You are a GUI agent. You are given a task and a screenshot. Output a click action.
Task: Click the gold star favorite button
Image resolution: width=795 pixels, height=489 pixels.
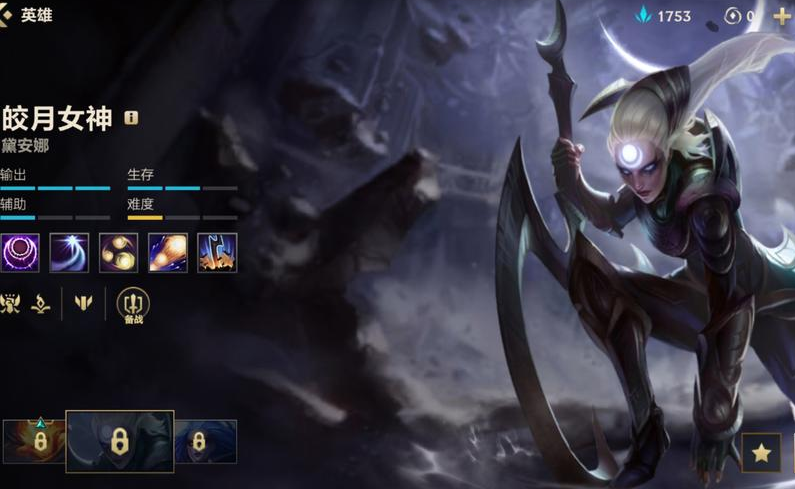(x=761, y=453)
